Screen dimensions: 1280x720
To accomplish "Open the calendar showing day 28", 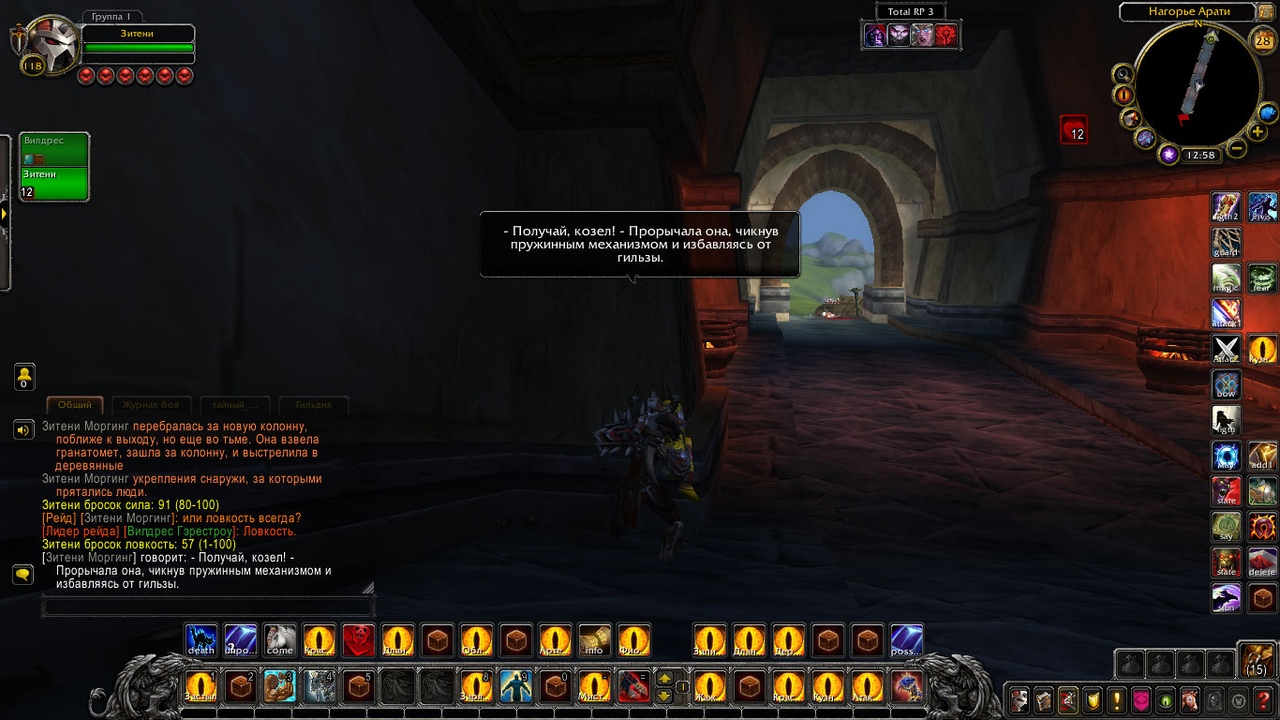I will point(1262,40).
